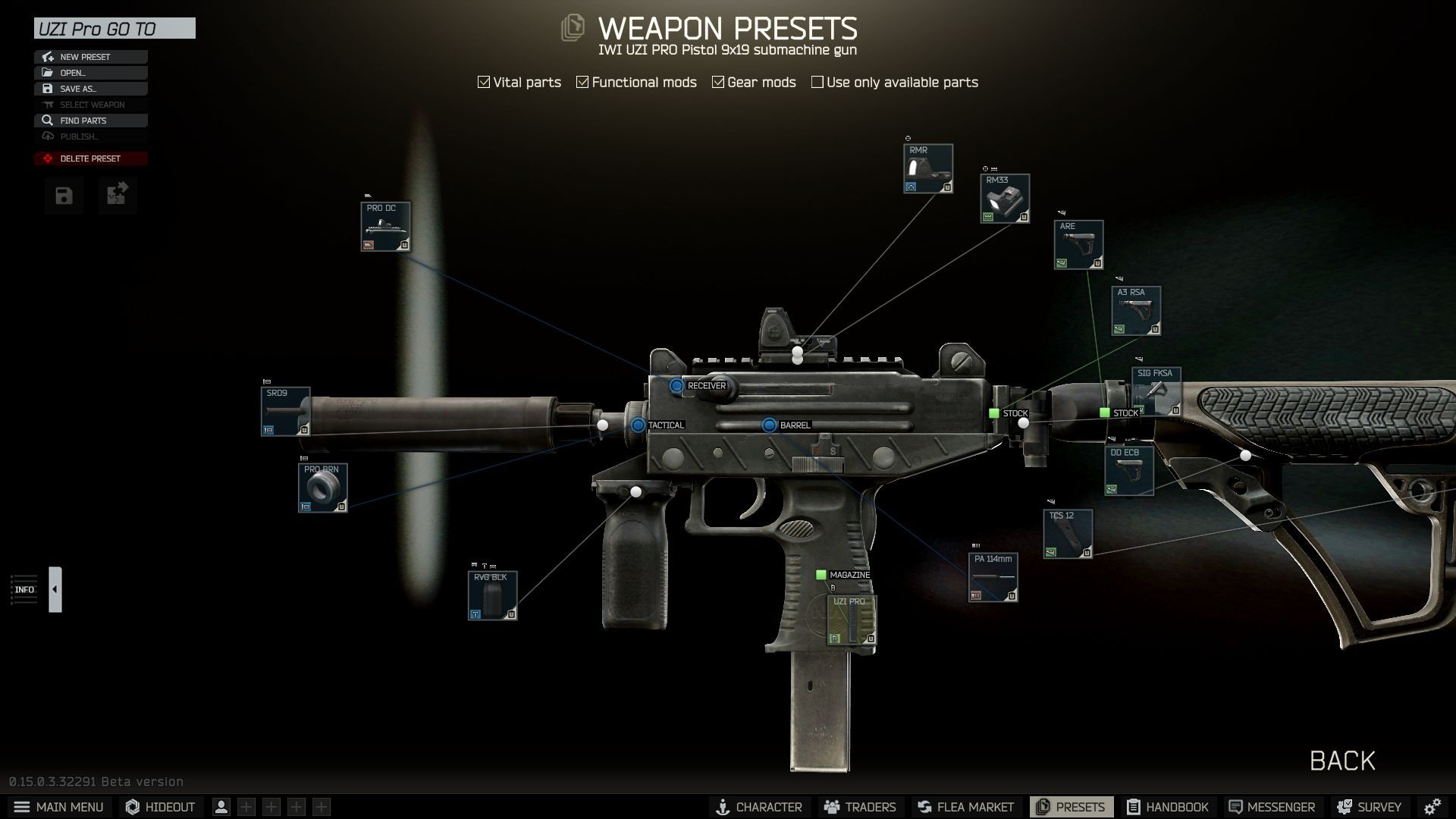Open game settings via the gear icon
1456x819 pixels.
pyautogui.click(x=1432, y=806)
